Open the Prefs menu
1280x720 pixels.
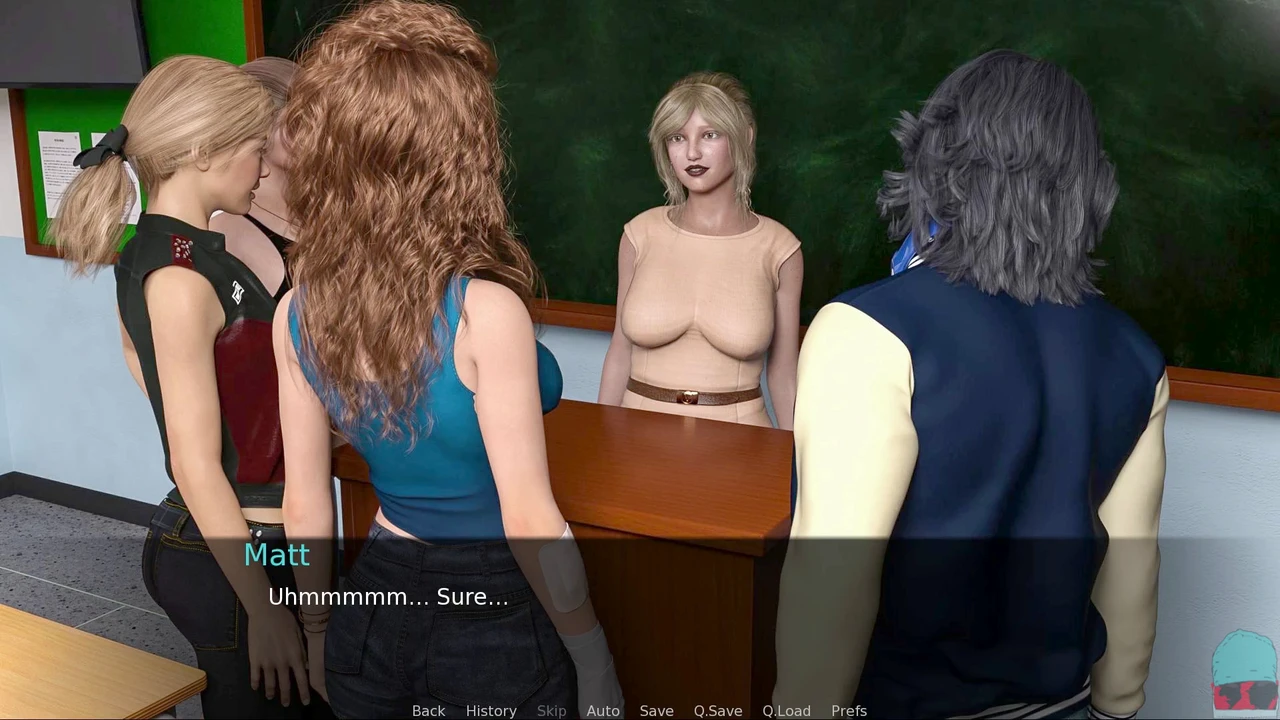(x=849, y=710)
